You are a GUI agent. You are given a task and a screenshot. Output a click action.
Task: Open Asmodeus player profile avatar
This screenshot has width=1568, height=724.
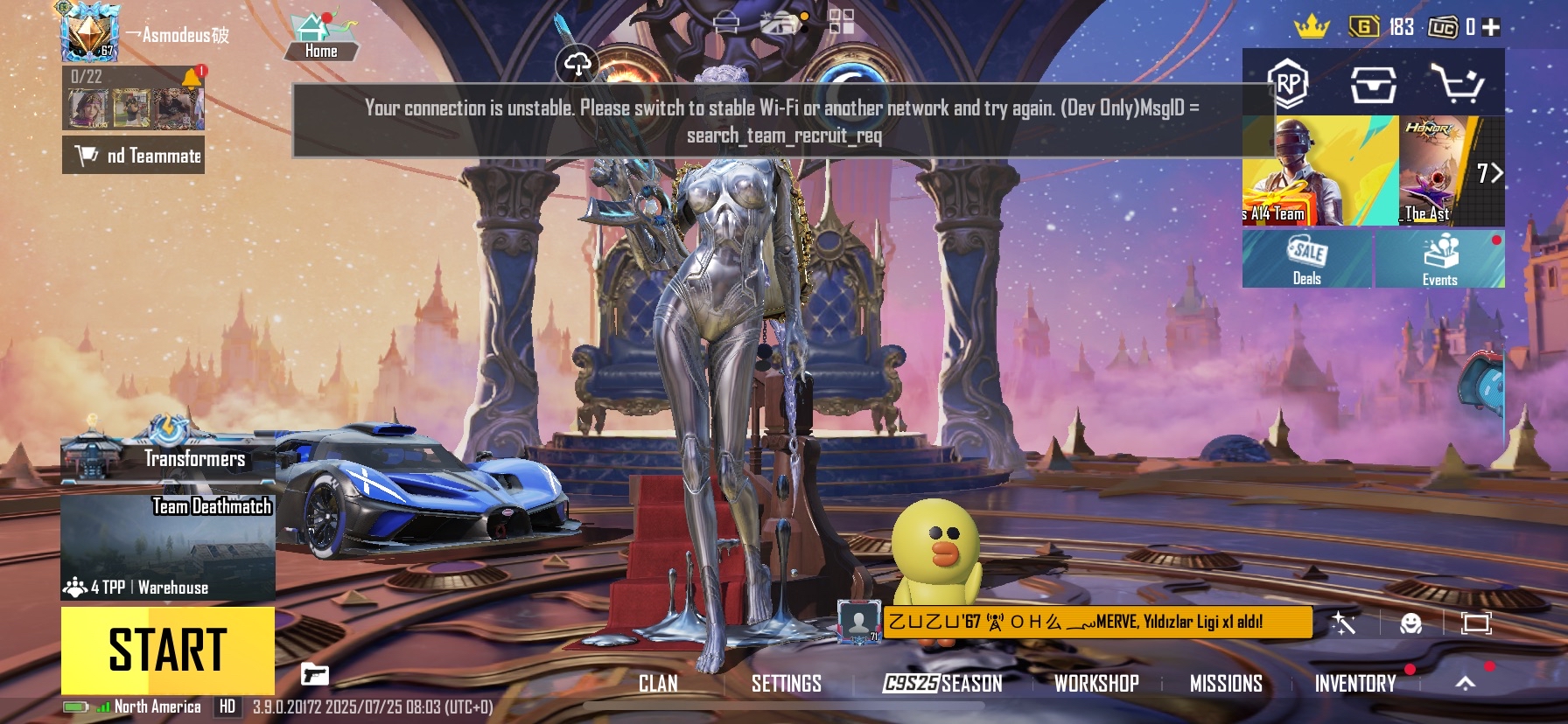tap(88, 31)
